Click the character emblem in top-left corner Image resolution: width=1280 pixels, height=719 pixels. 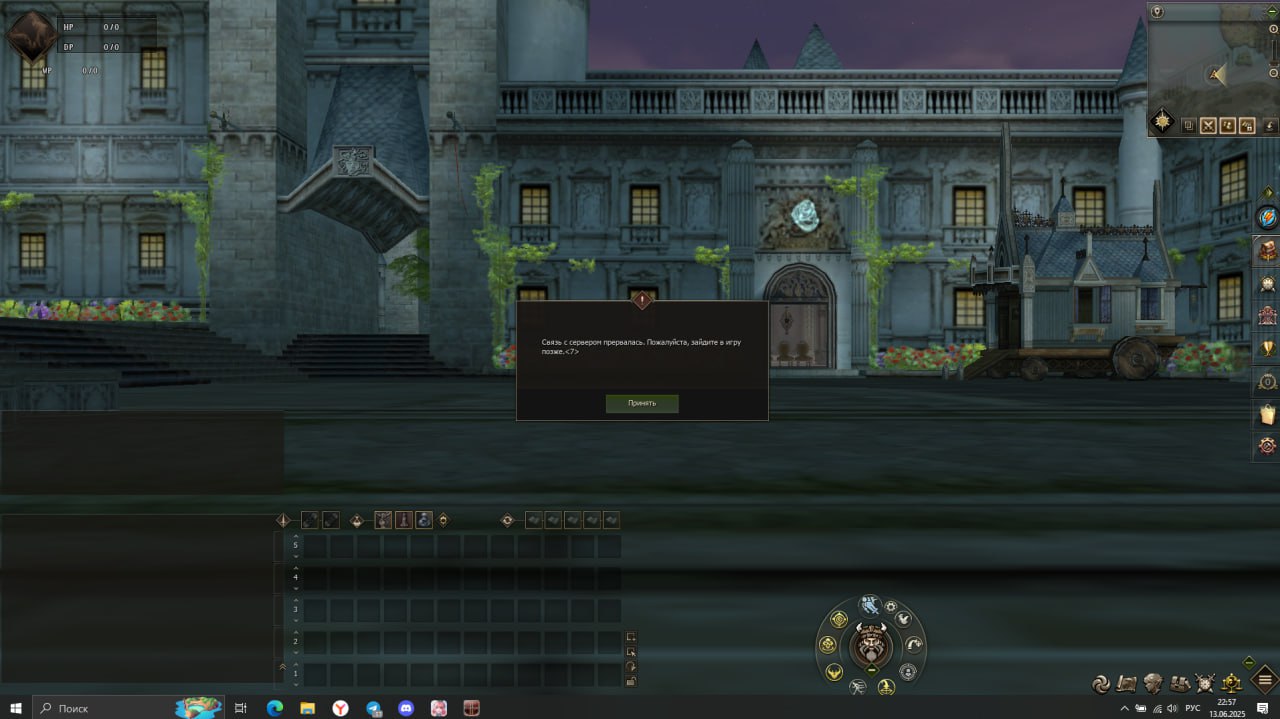(31, 37)
